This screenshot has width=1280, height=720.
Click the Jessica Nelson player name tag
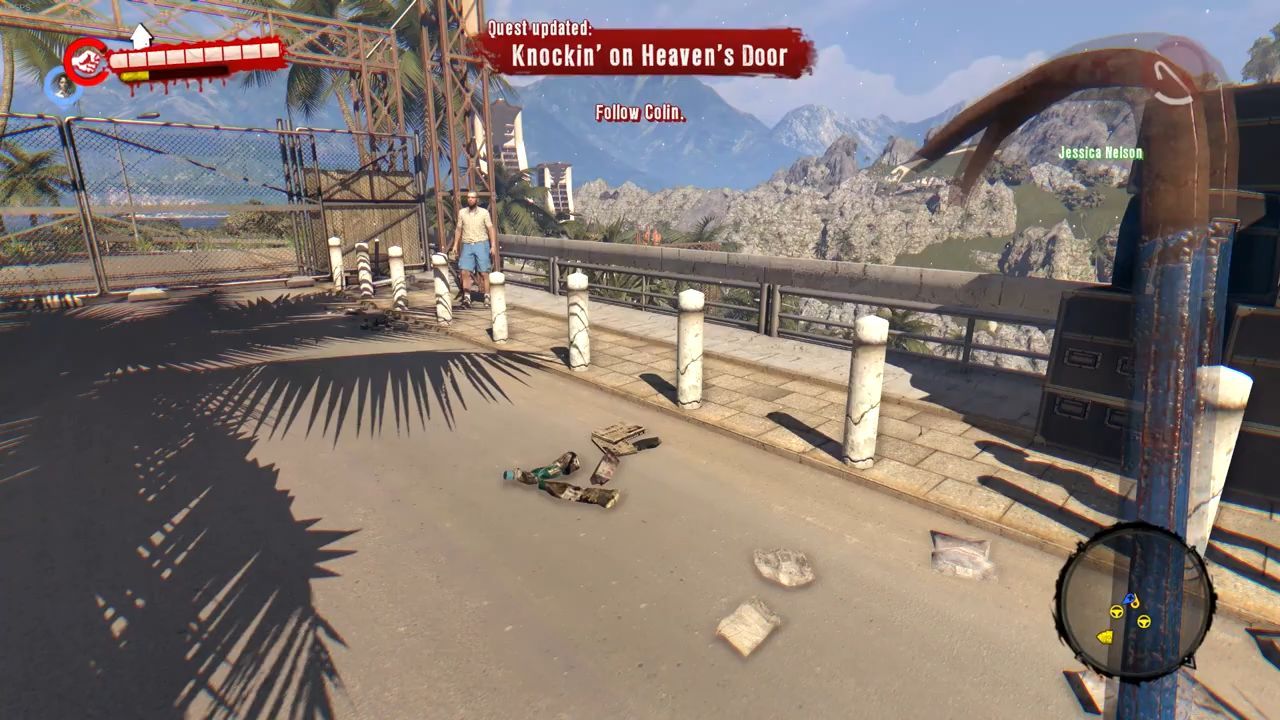tap(1100, 153)
